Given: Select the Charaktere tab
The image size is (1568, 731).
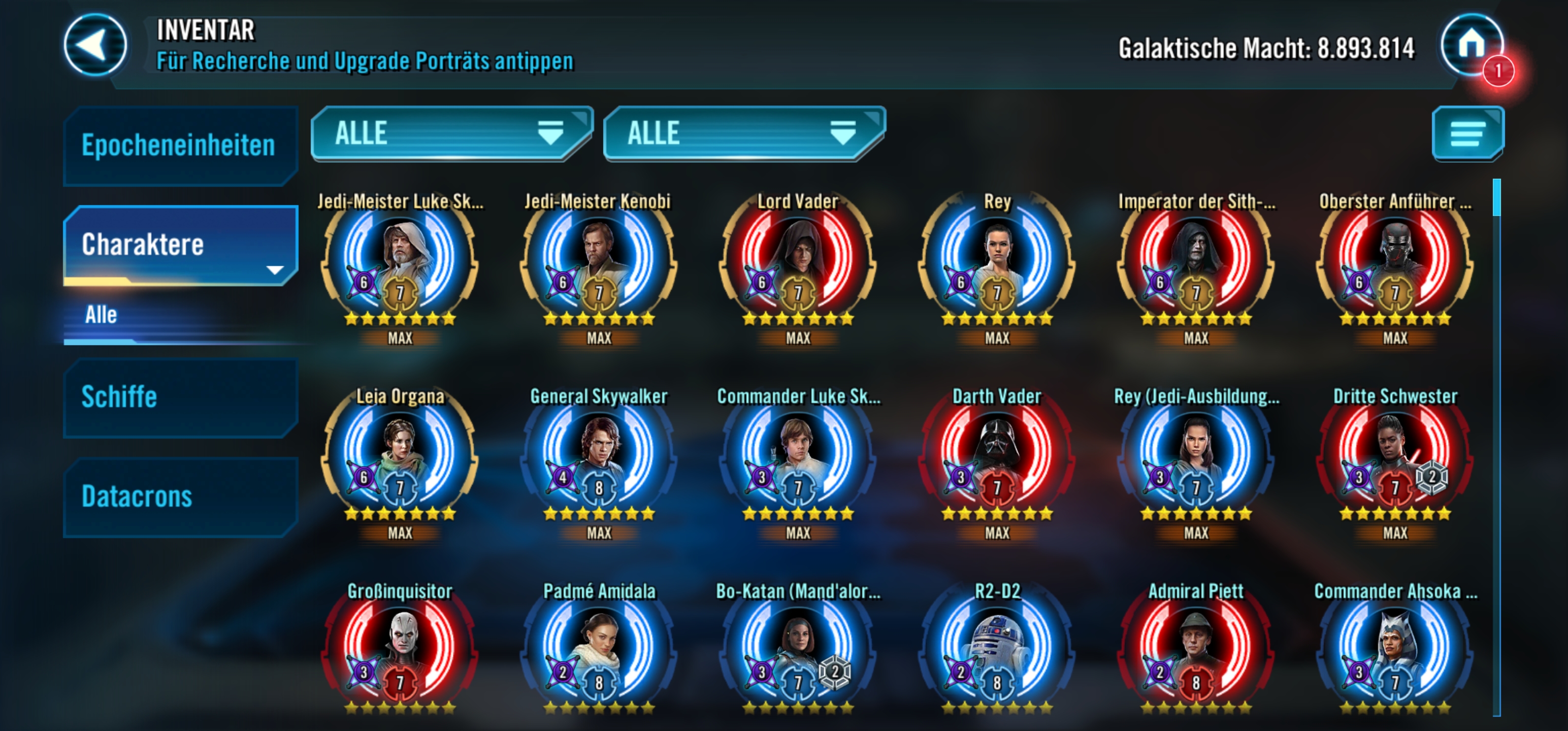Looking at the screenshot, I should pyautogui.click(x=179, y=245).
